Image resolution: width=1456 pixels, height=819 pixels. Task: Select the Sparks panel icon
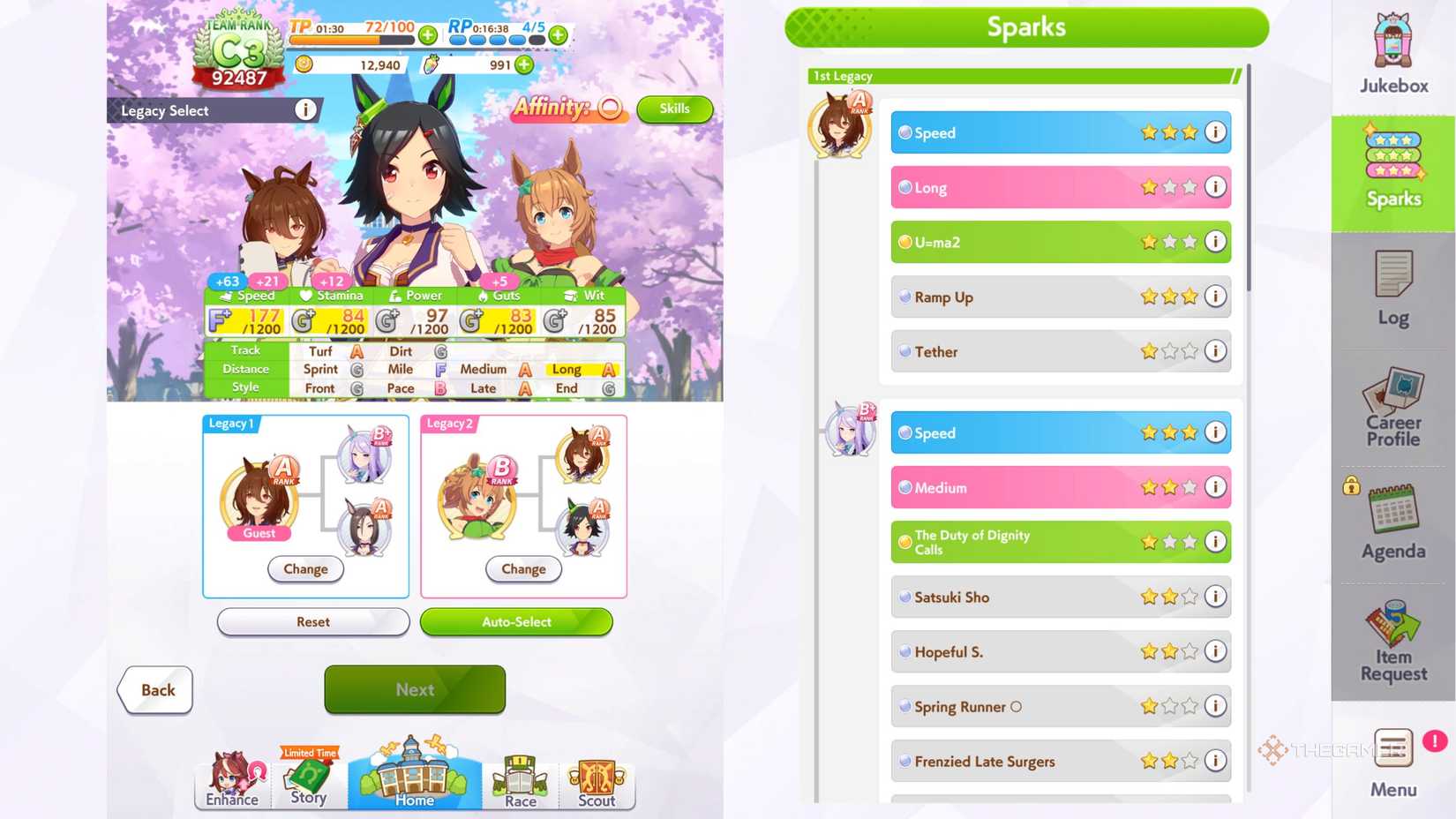coord(1392,168)
